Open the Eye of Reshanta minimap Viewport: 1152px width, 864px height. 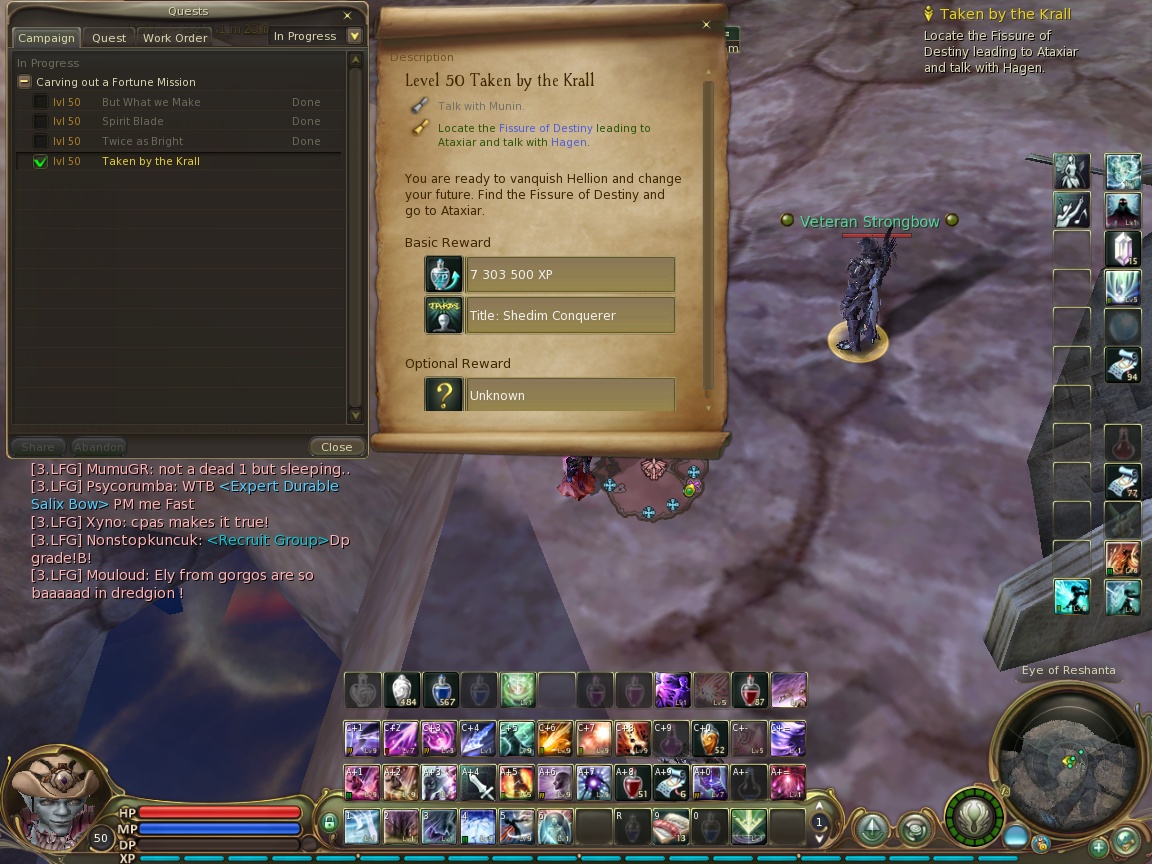(1067, 759)
